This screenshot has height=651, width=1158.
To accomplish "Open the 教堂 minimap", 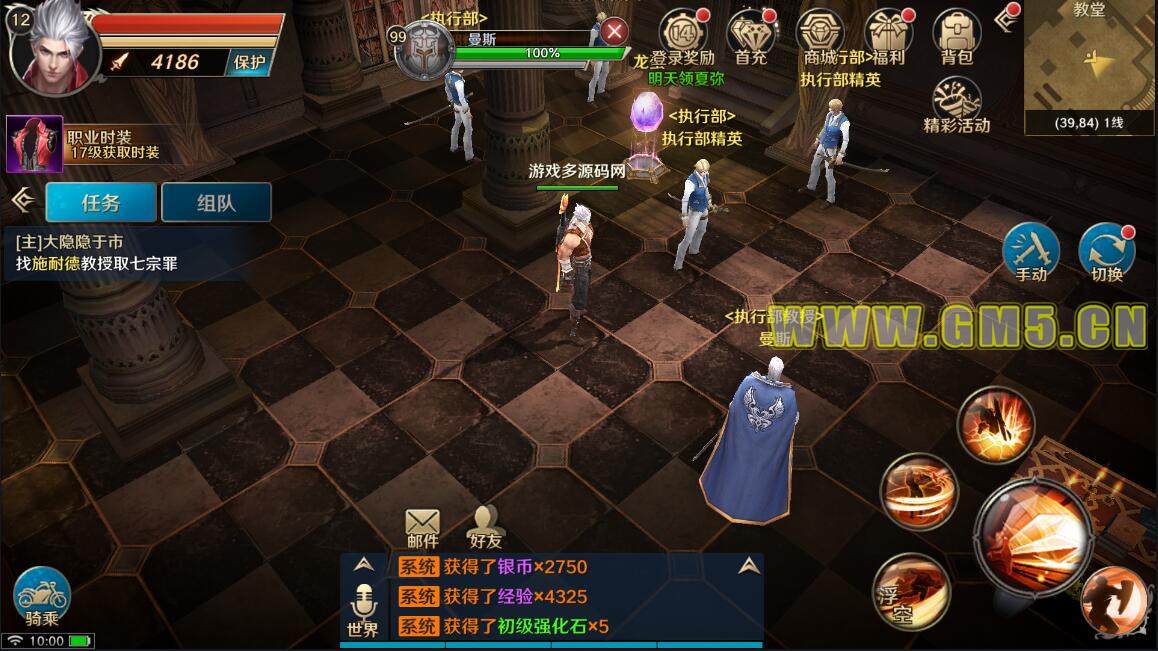I will [1090, 67].
